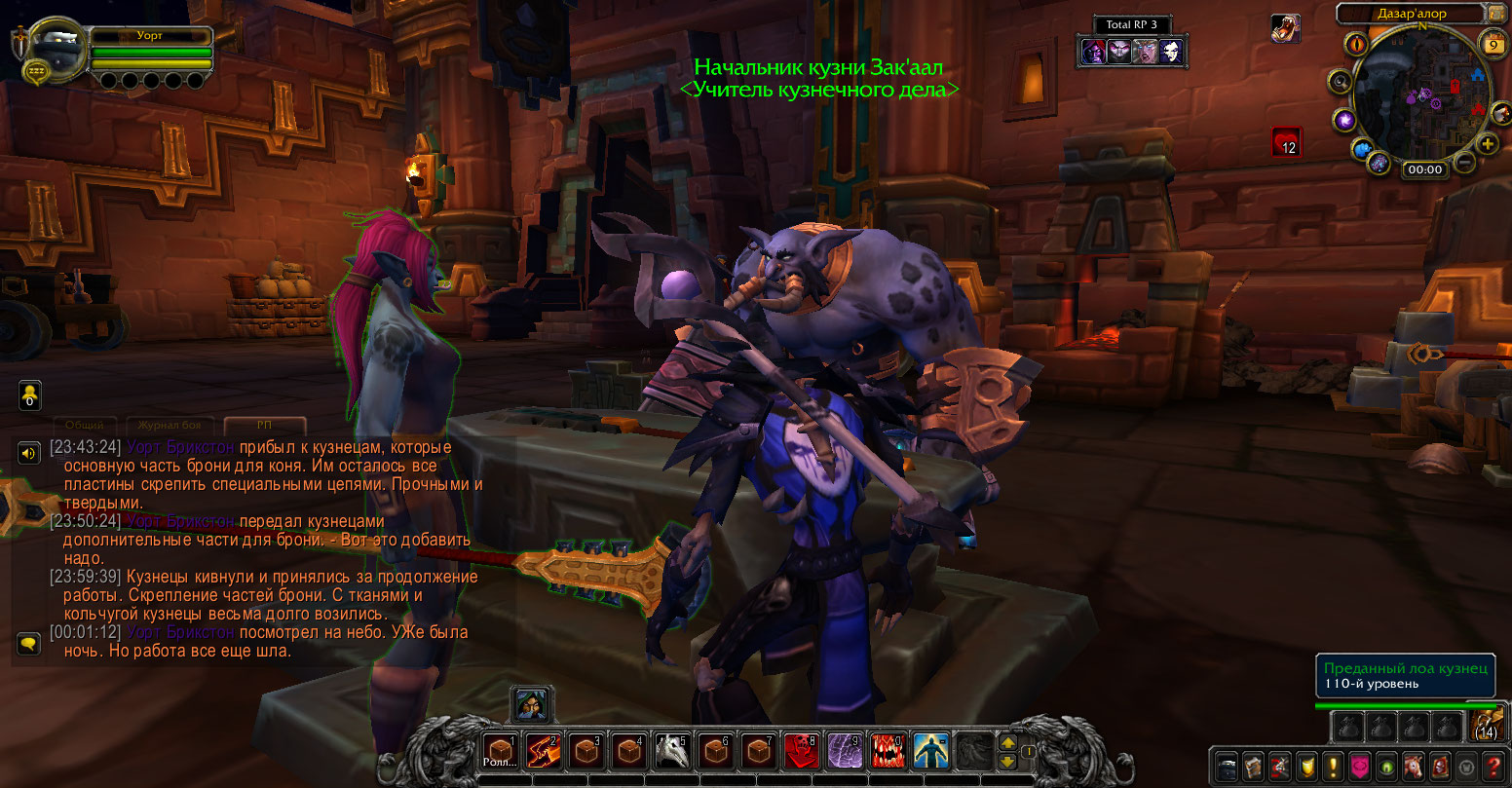Trigger the red fanged maw ability

(x=886, y=751)
